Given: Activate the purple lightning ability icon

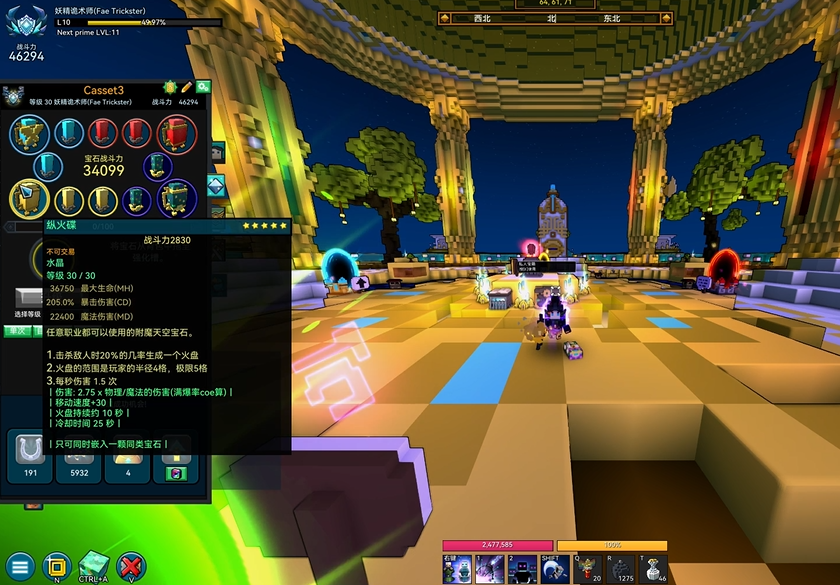Looking at the screenshot, I should (x=491, y=568).
